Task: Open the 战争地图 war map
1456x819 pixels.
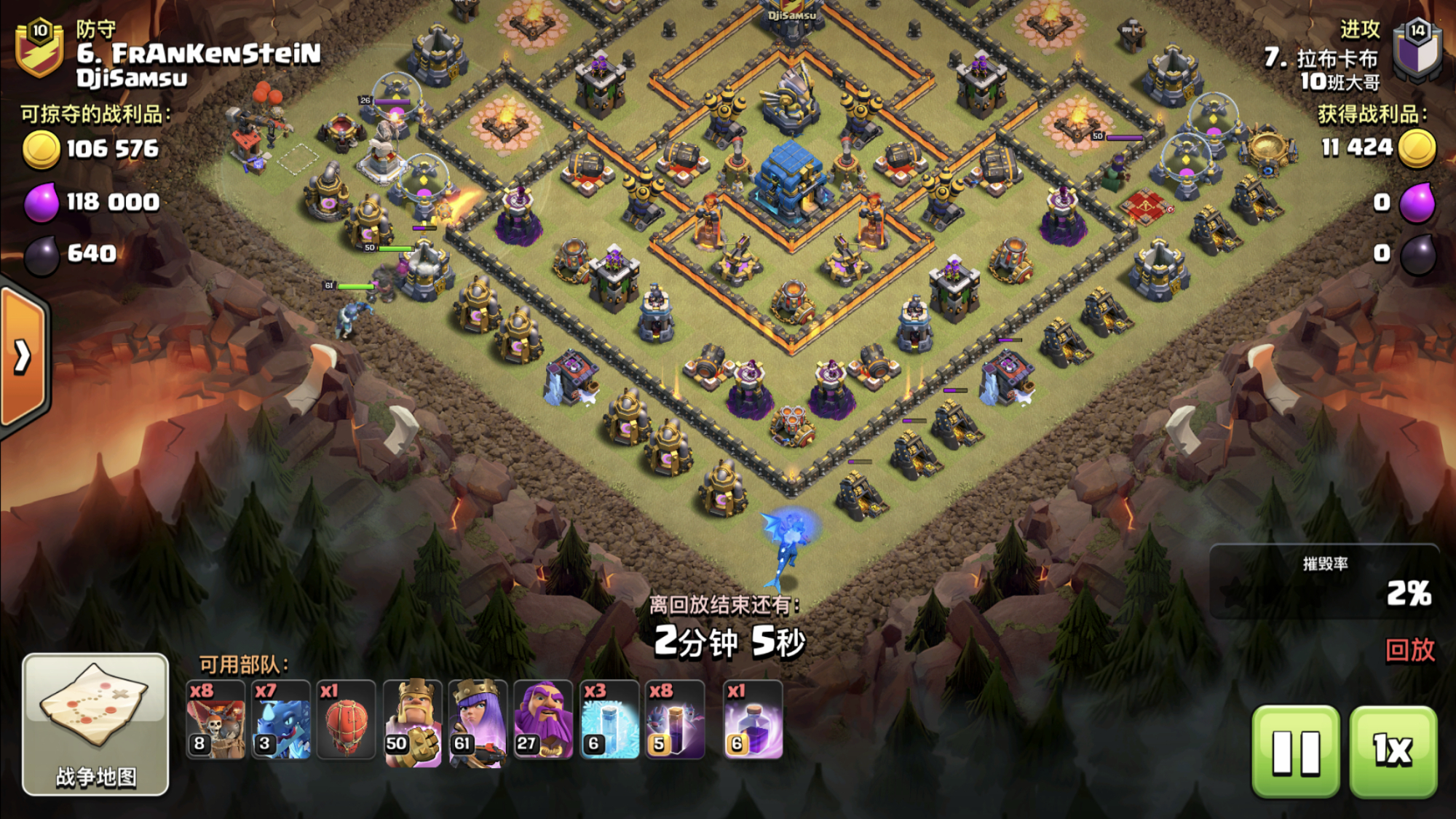Action: tap(95, 724)
